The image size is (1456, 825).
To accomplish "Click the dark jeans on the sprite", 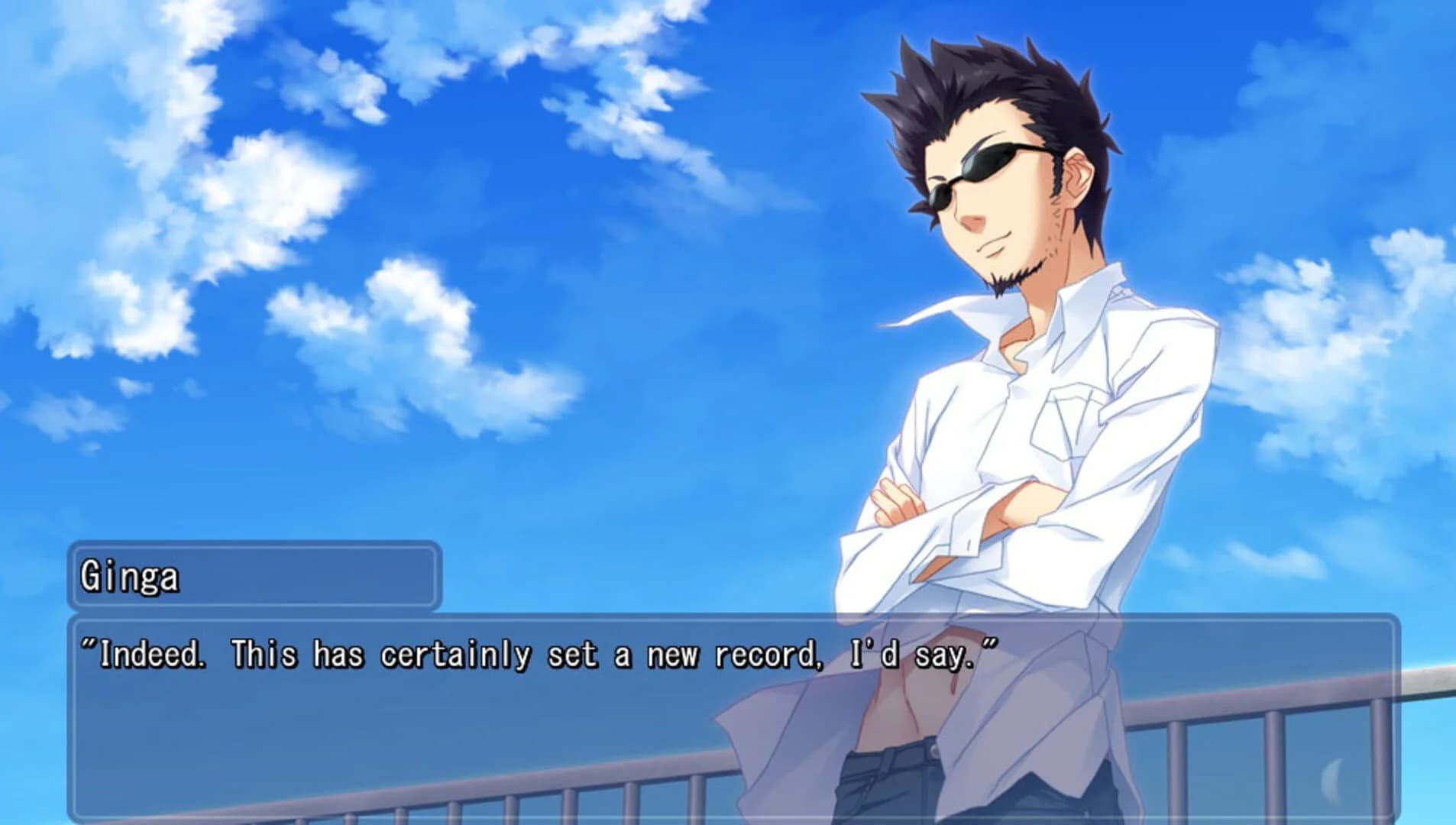I will pyautogui.click(x=894, y=787).
